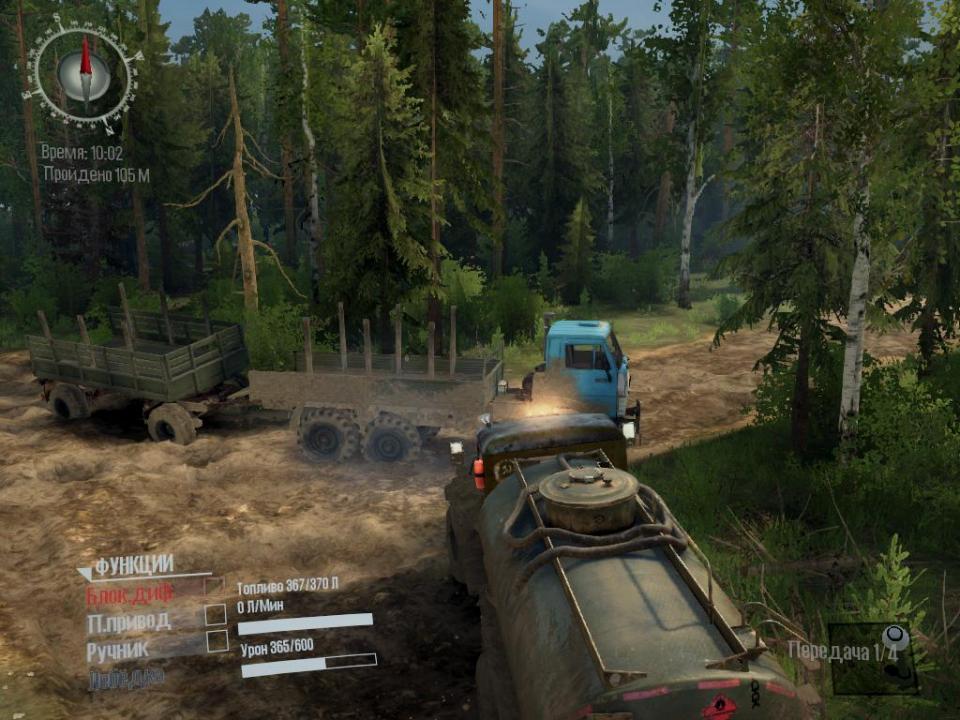The width and height of the screenshot is (960, 720).
Task: Toggle the Ручник handbrake checkbox
Action: [x=216, y=641]
